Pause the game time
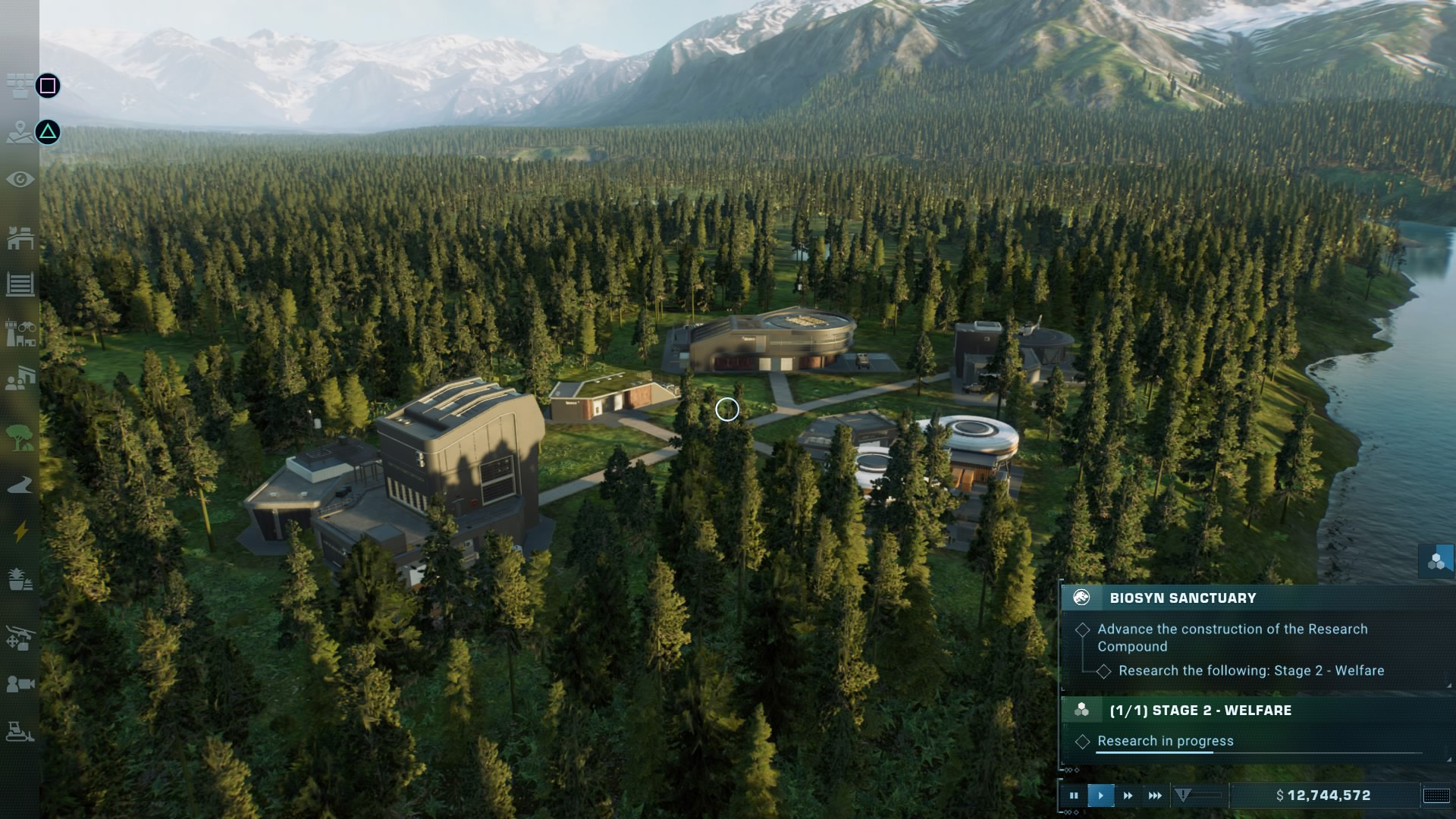The height and width of the screenshot is (819, 1456). (x=1074, y=795)
